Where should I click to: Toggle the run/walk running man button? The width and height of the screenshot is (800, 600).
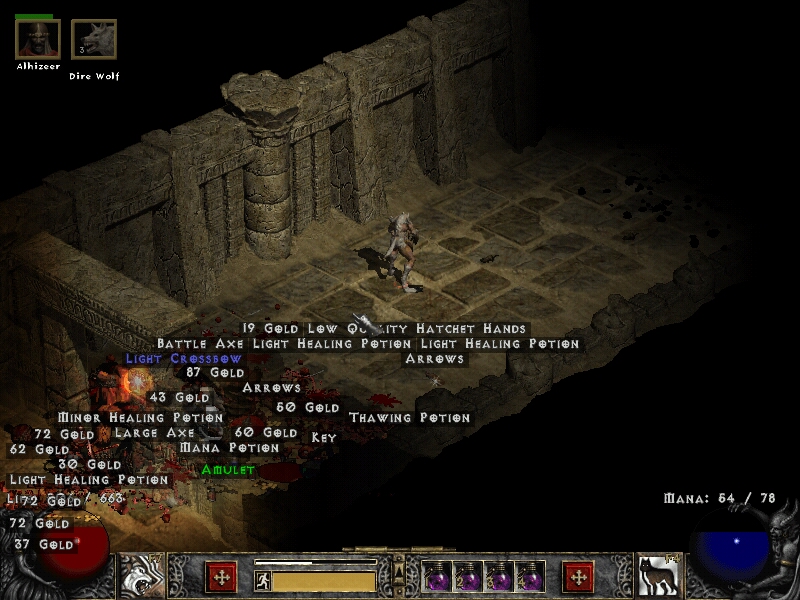263,580
